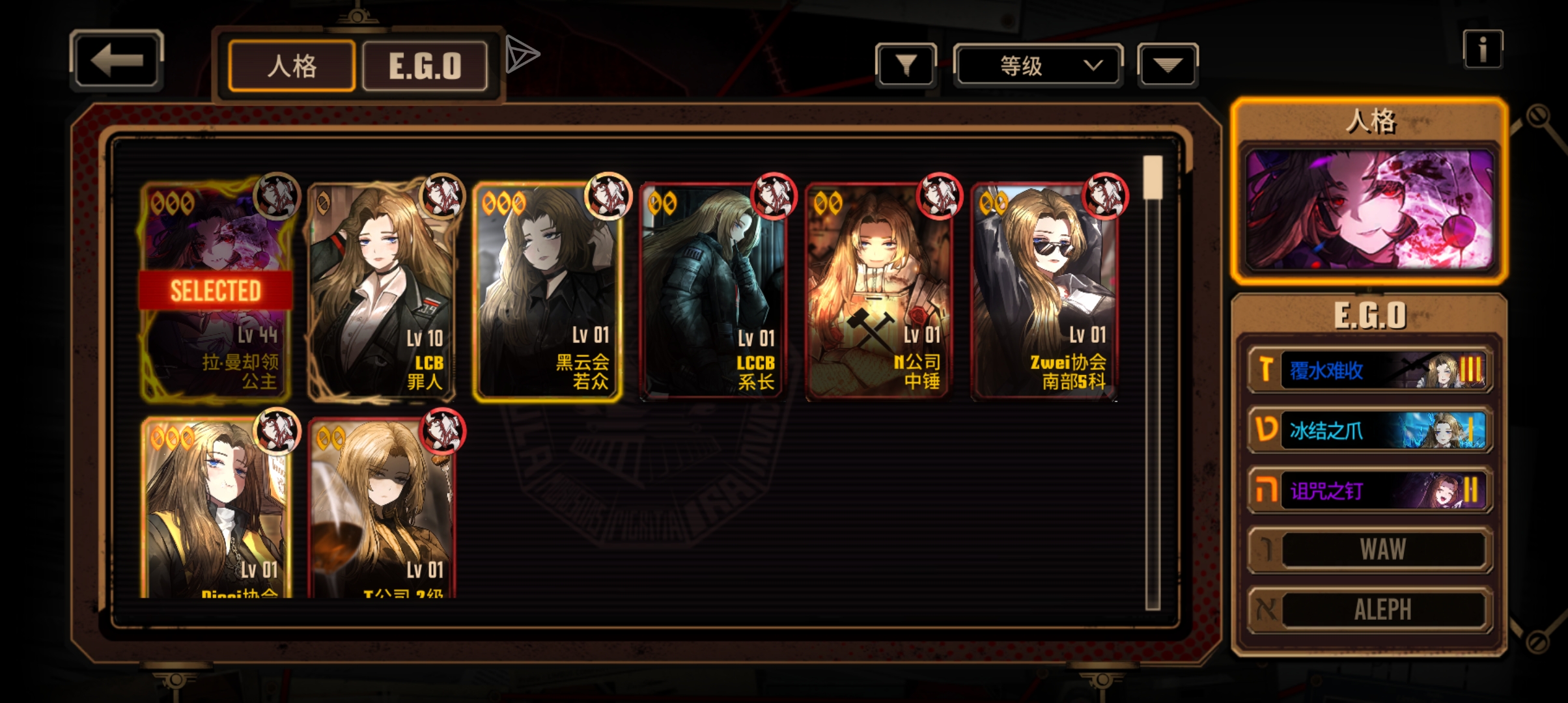Open the 覆水难收 E.G.O slot
Image resolution: width=1568 pixels, height=703 pixels.
tap(1370, 370)
